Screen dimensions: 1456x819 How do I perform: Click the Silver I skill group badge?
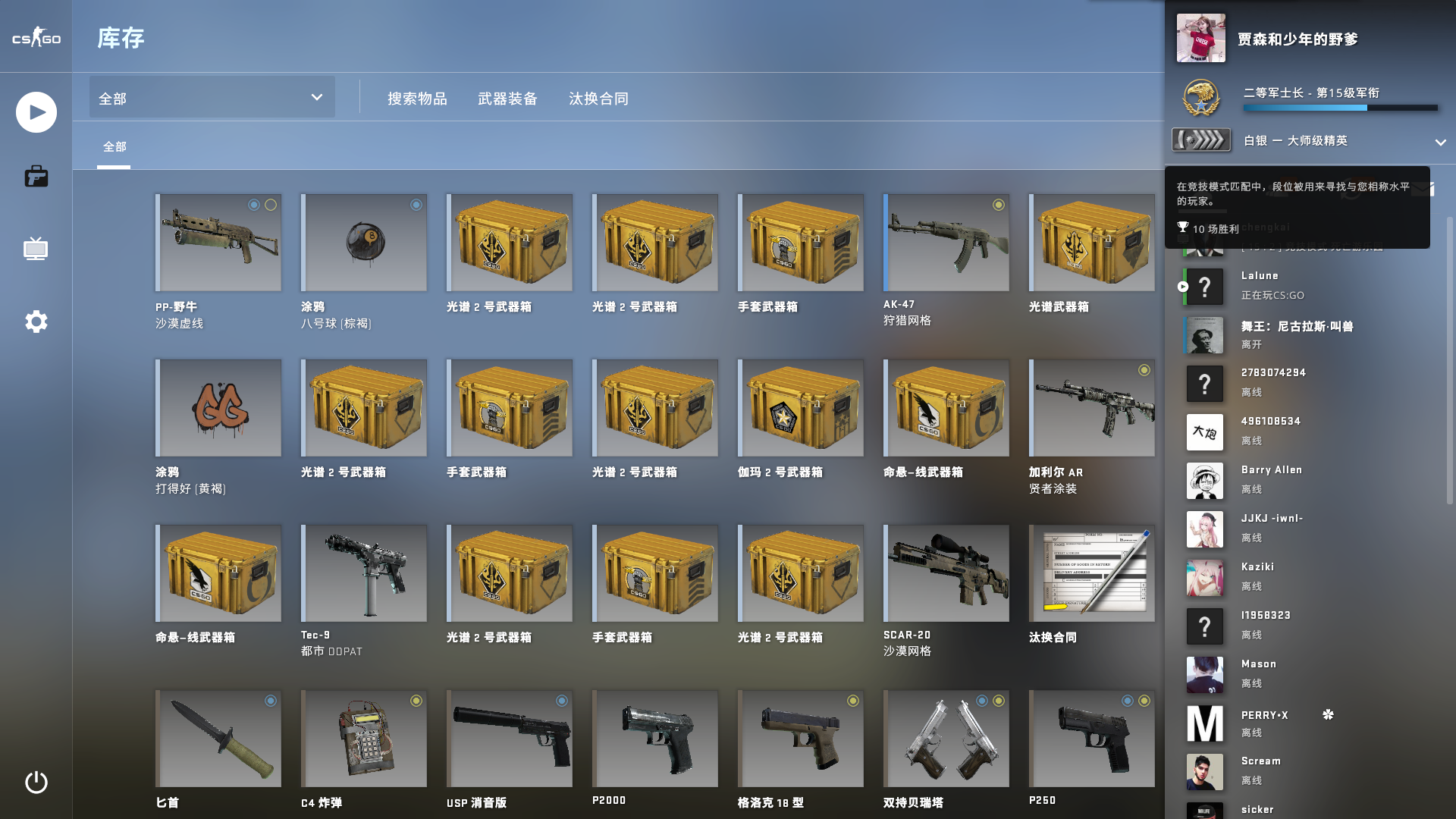1201,140
